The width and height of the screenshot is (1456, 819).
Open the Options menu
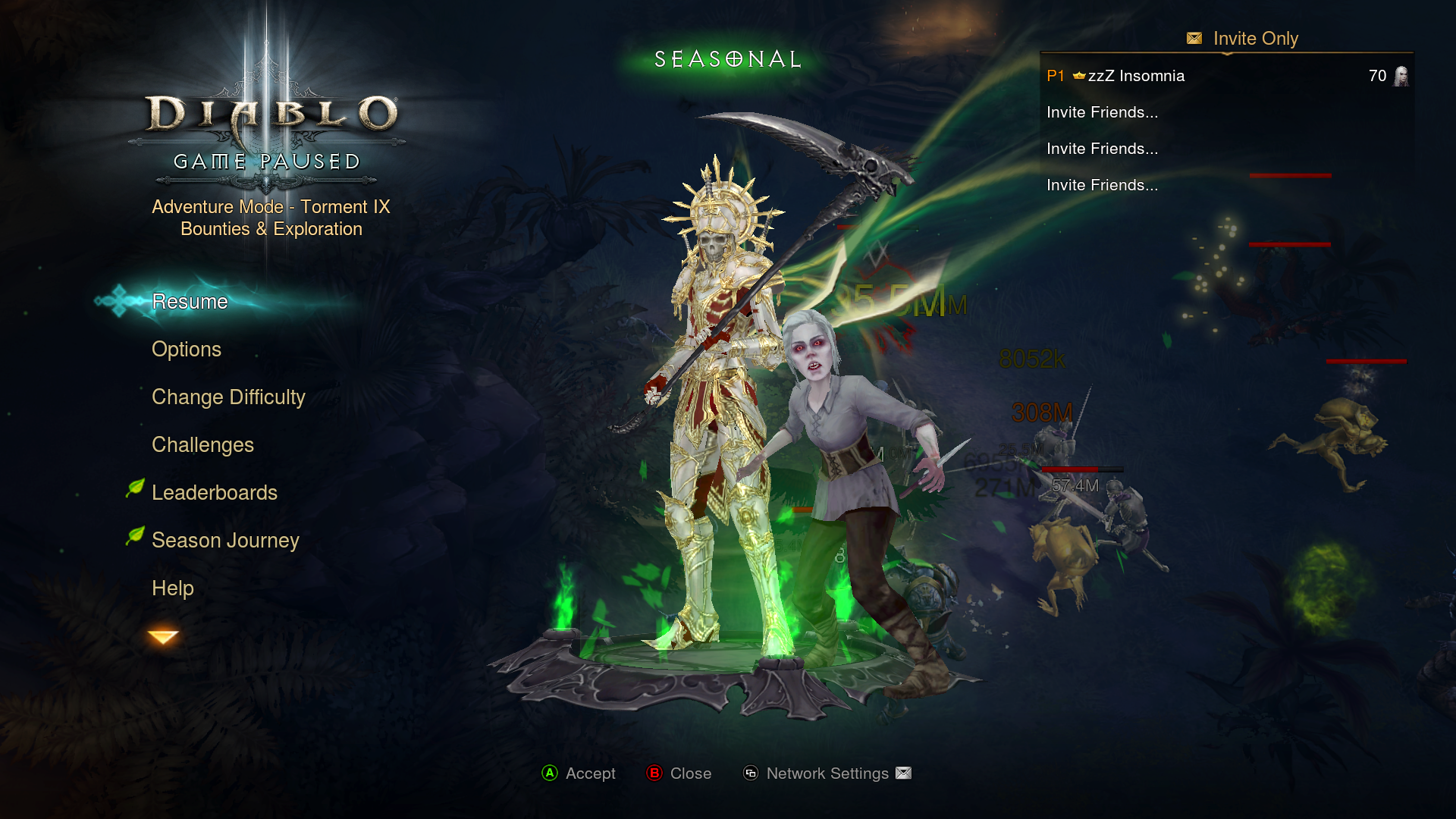pyautogui.click(x=187, y=350)
